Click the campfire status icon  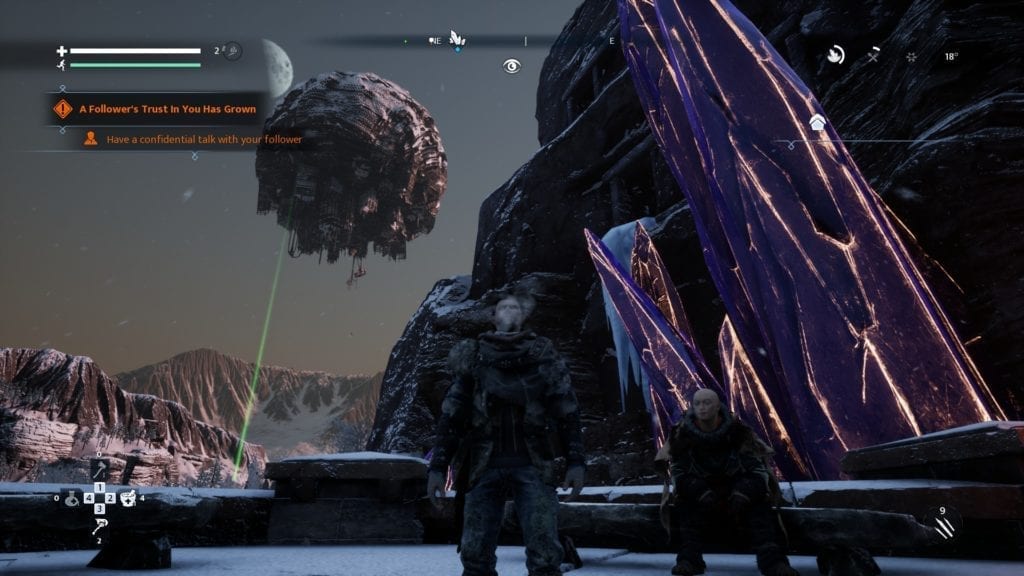click(836, 55)
